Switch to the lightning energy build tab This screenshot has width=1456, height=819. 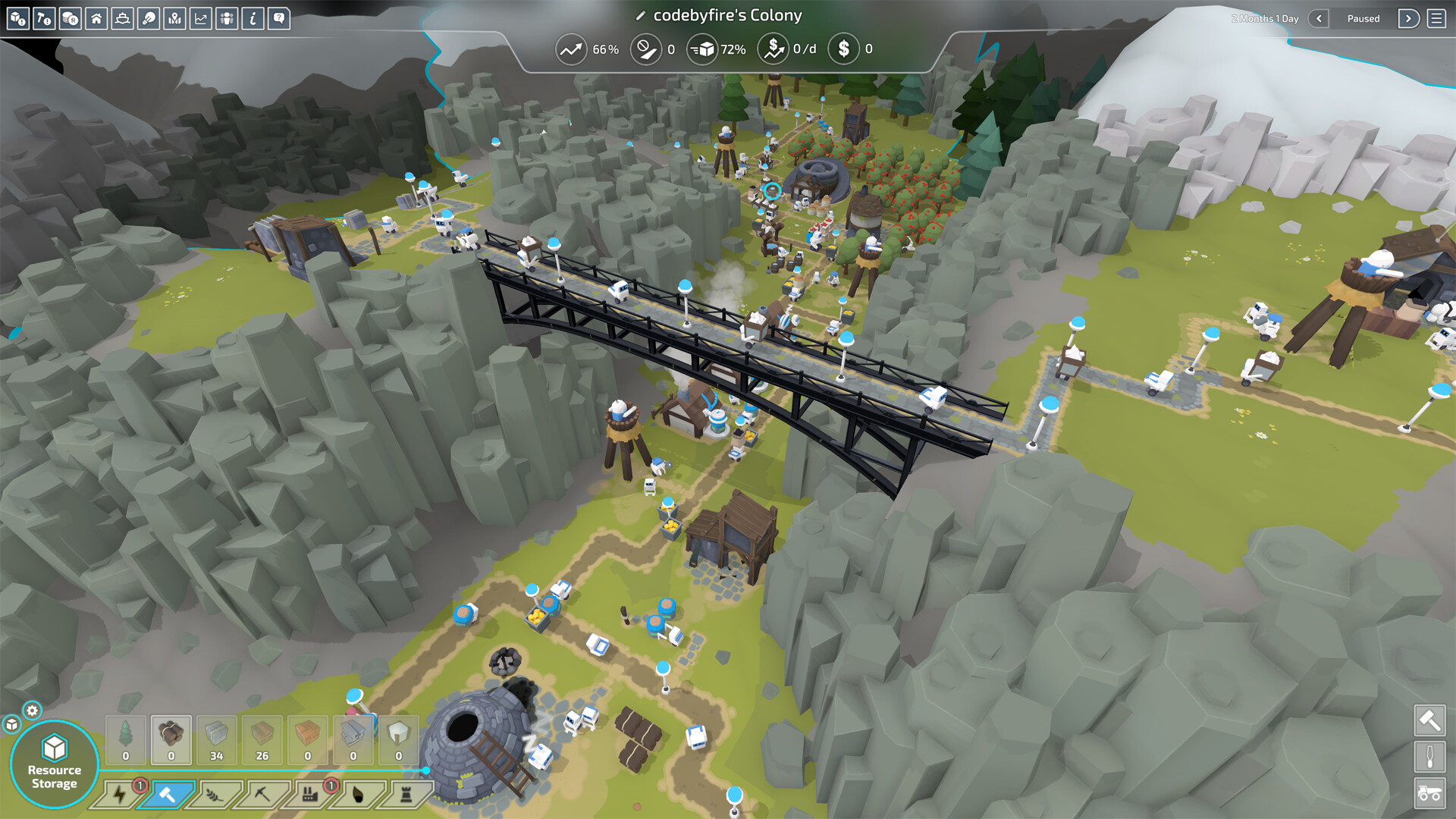point(119,795)
